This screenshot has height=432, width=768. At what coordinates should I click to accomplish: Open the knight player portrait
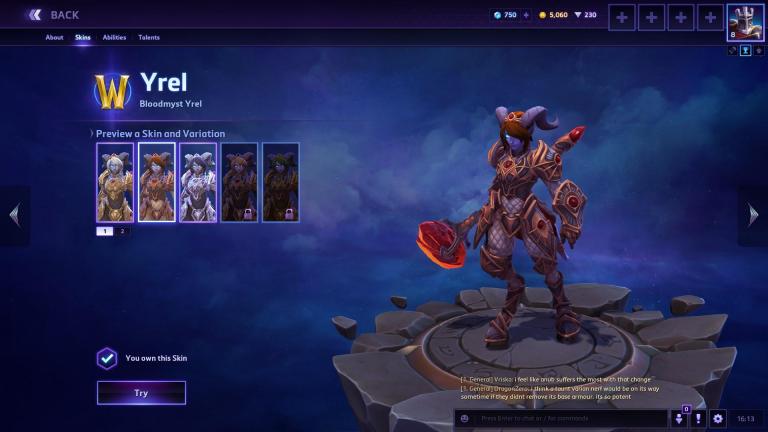coord(745,22)
